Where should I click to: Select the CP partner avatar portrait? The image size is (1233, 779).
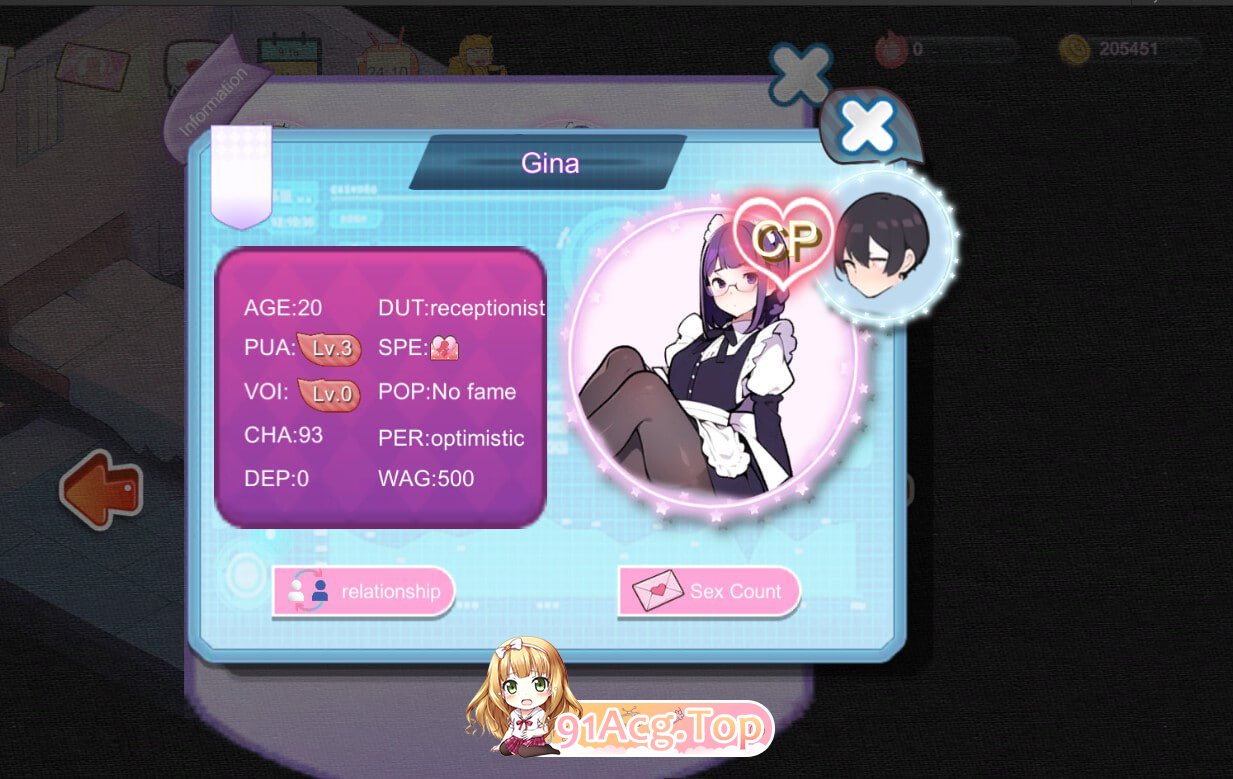pos(882,246)
